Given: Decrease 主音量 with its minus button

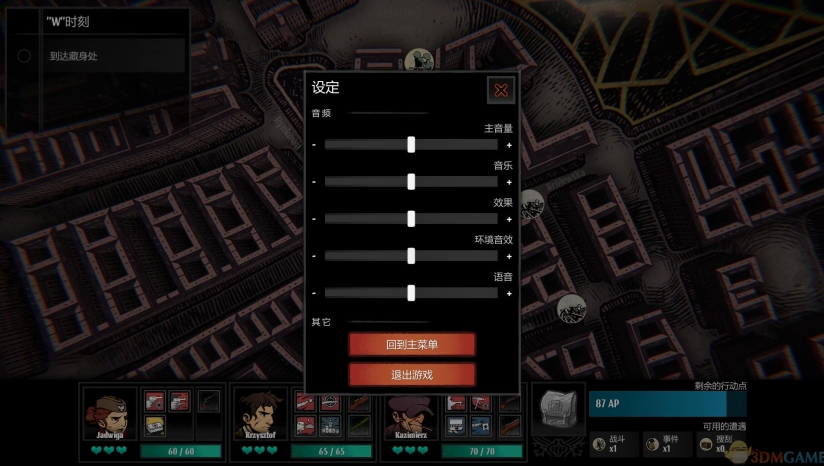Looking at the screenshot, I should (x=314, y=145).
